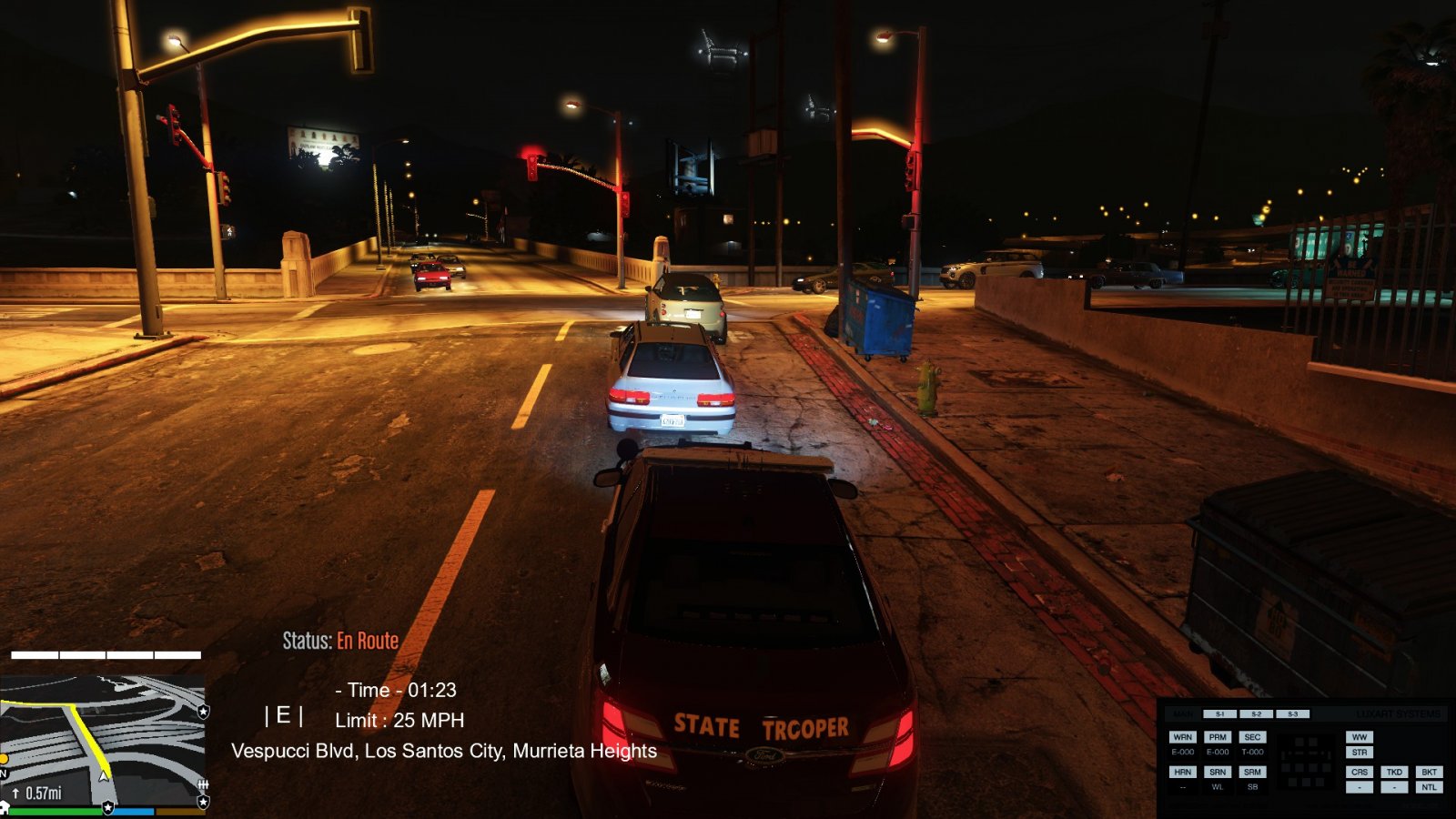The width and height of the screenshot is (1456, 819).
Task: Activate the S-1 siren stage
Action: [1220, 714]
